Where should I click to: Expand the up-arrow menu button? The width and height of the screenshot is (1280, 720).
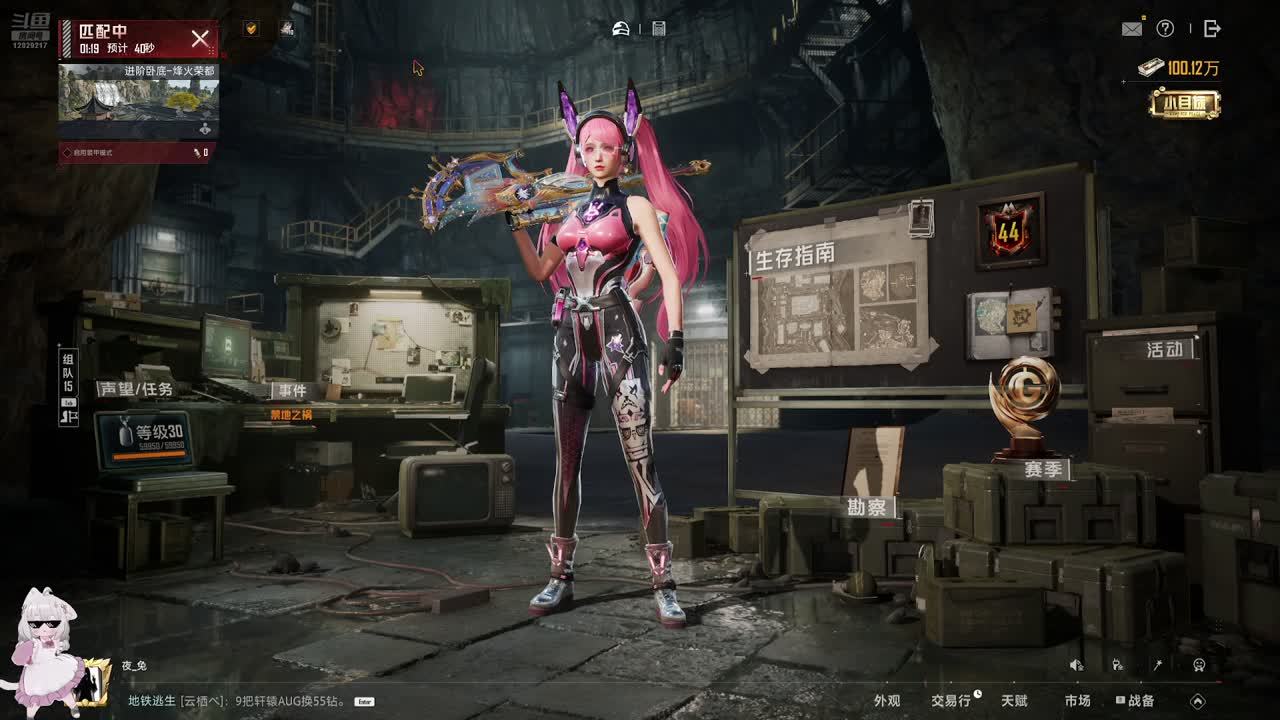pyautogui.click(x=1198, y=701)
